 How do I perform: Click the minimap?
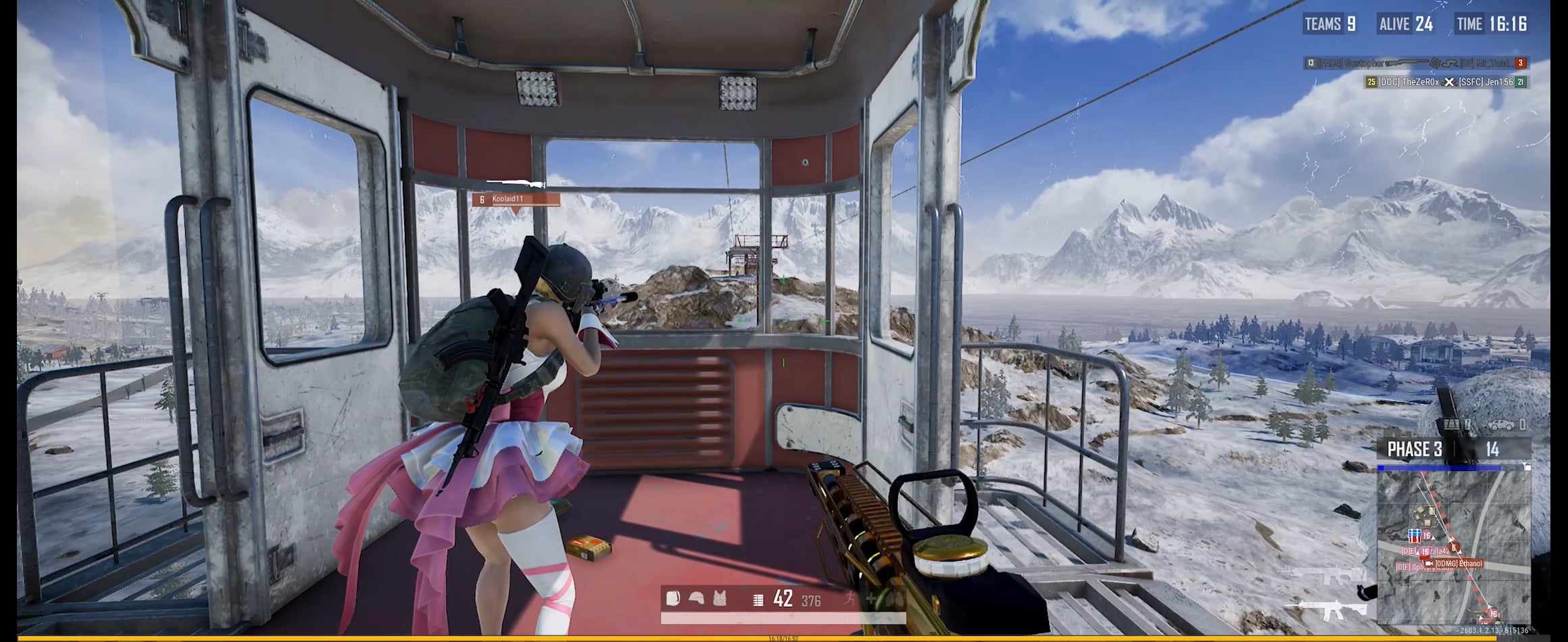pyautogui.click(x=1453, y=546)
